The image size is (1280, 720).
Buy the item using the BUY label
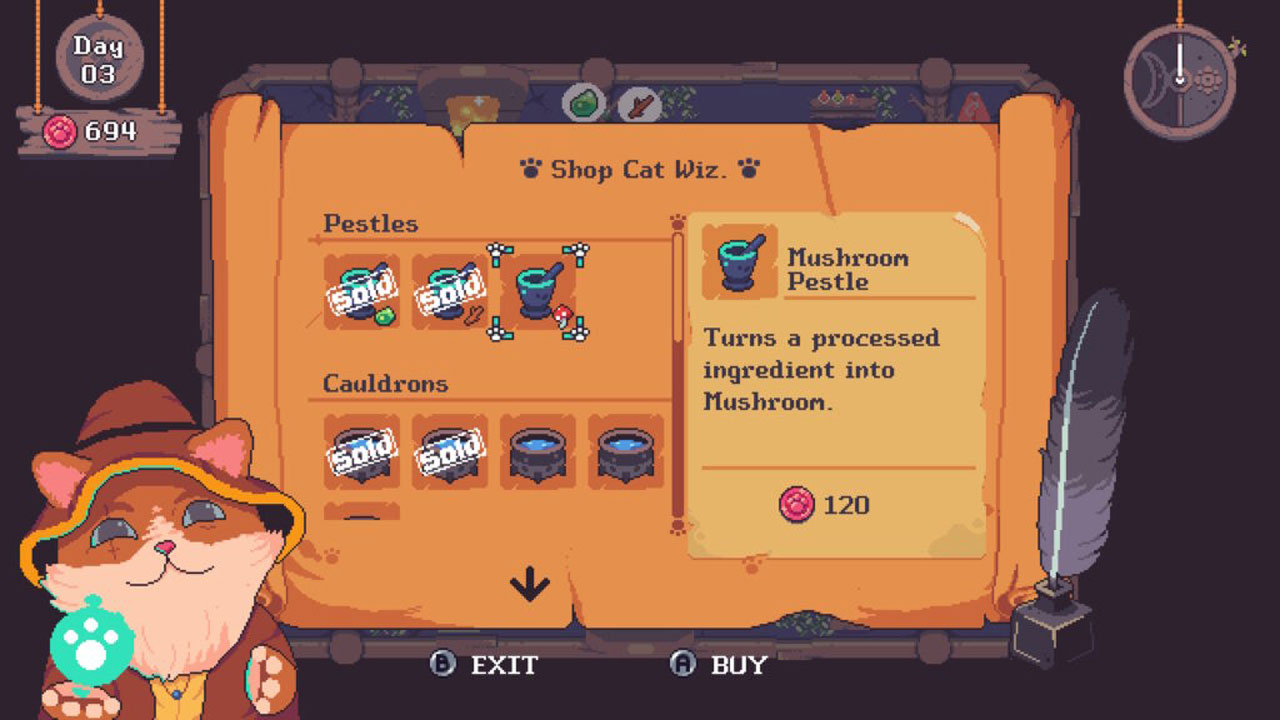pyautogui.click(x=738, y=665)
